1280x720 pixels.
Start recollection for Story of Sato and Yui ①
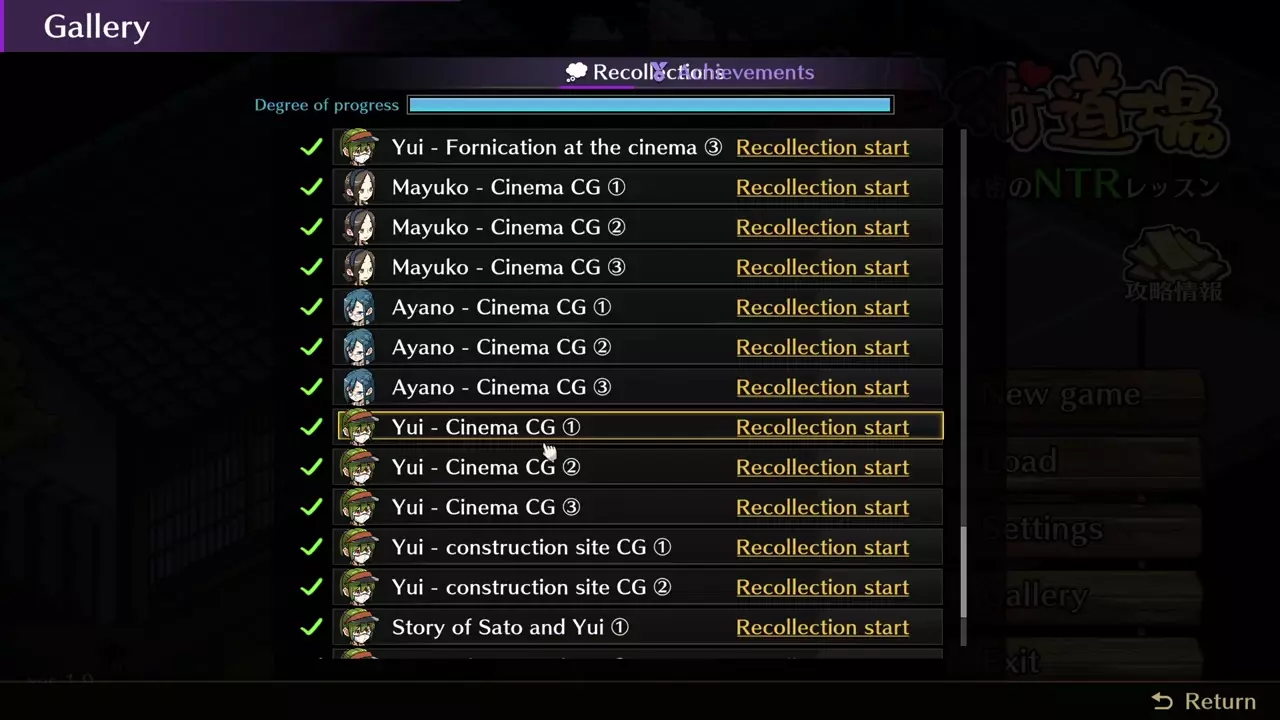[822, 627]
